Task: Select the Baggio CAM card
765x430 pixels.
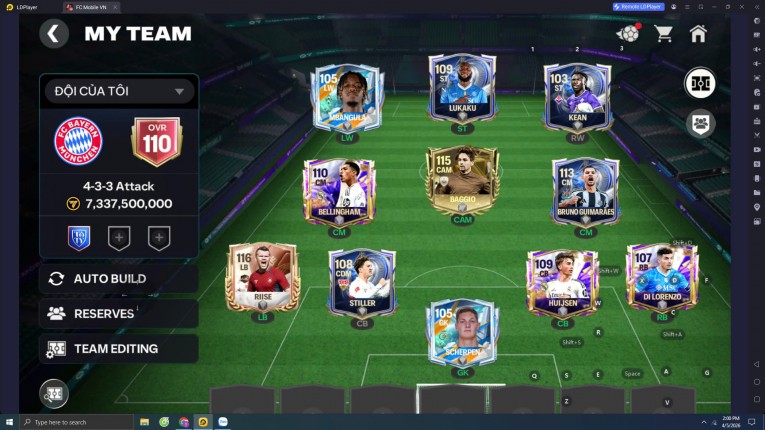Action: click(462, 183)
